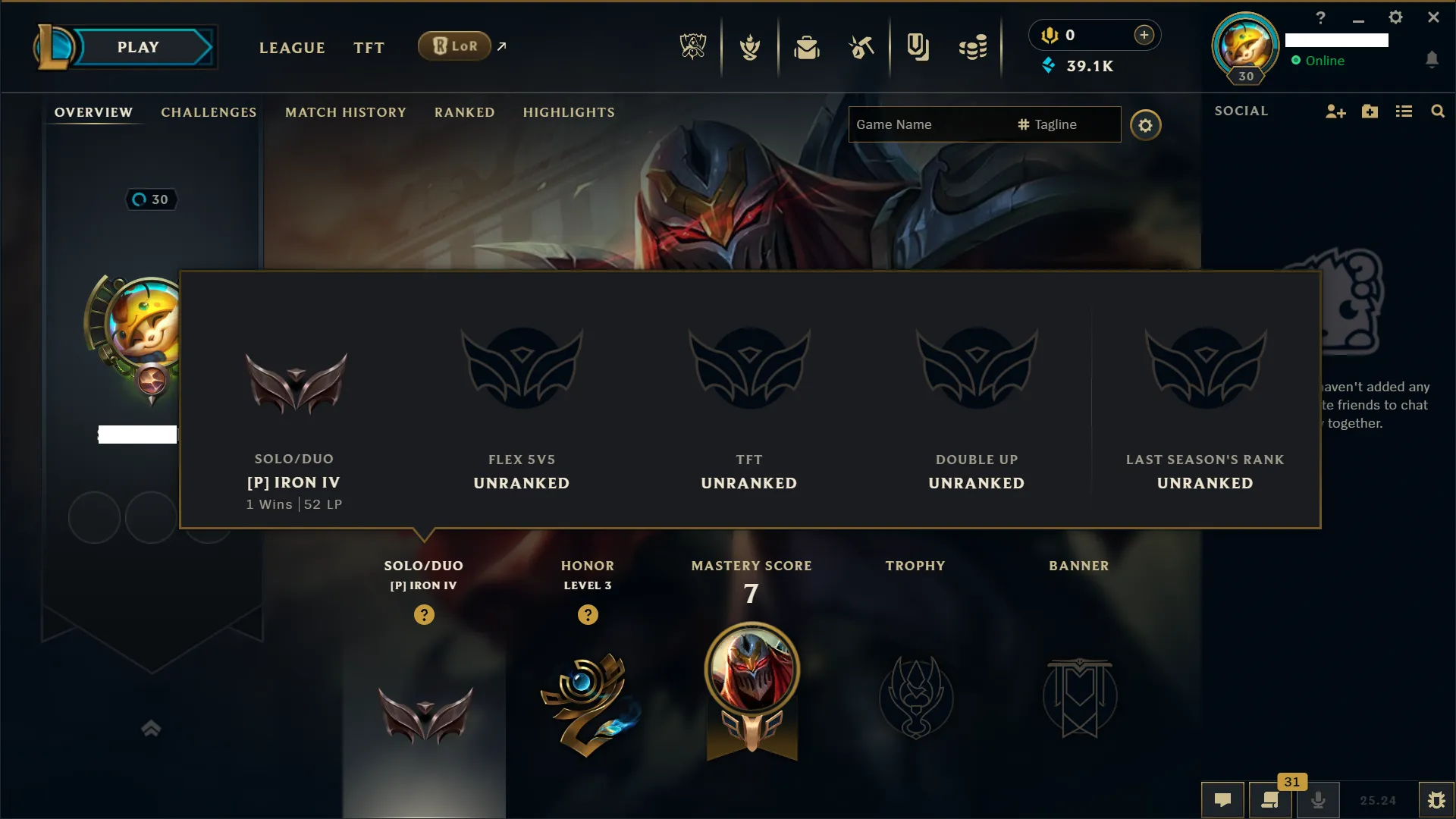The height and width of the screenshot is (819, 1456).
Task: Open the Store coins icon
Action: coord(974,47)
